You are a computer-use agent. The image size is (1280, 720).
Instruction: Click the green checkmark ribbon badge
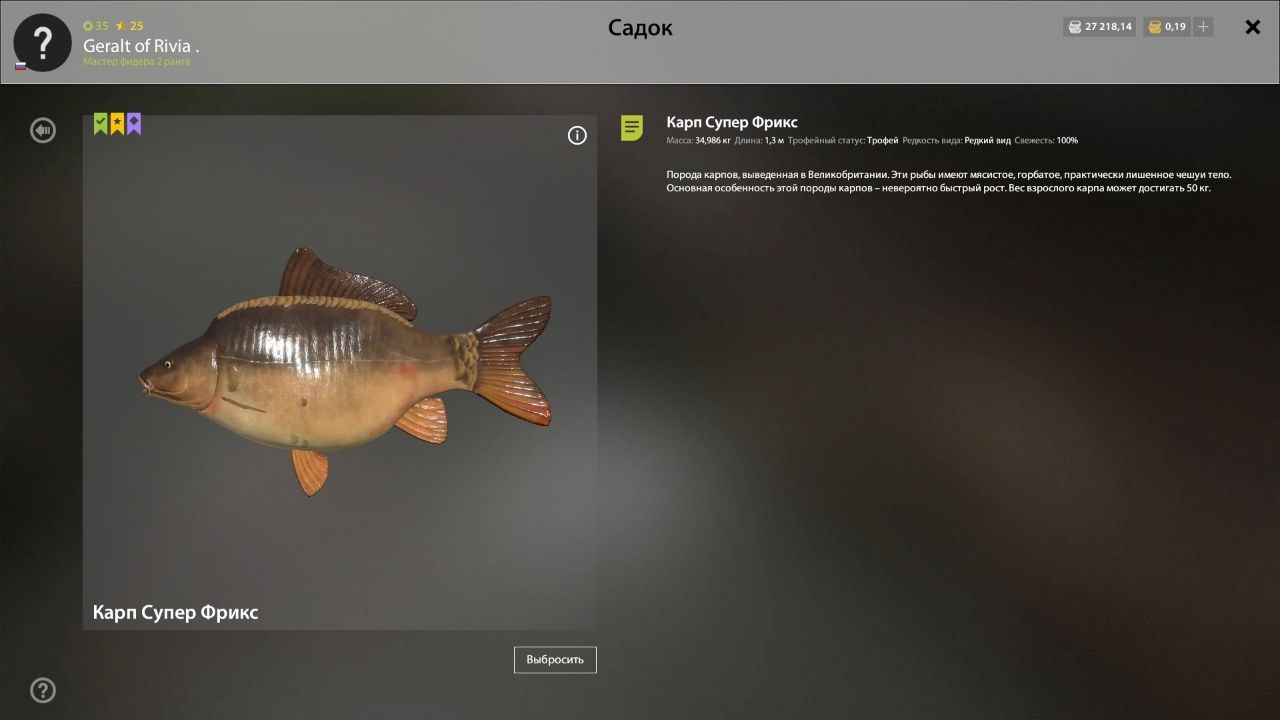click(100, 123)
